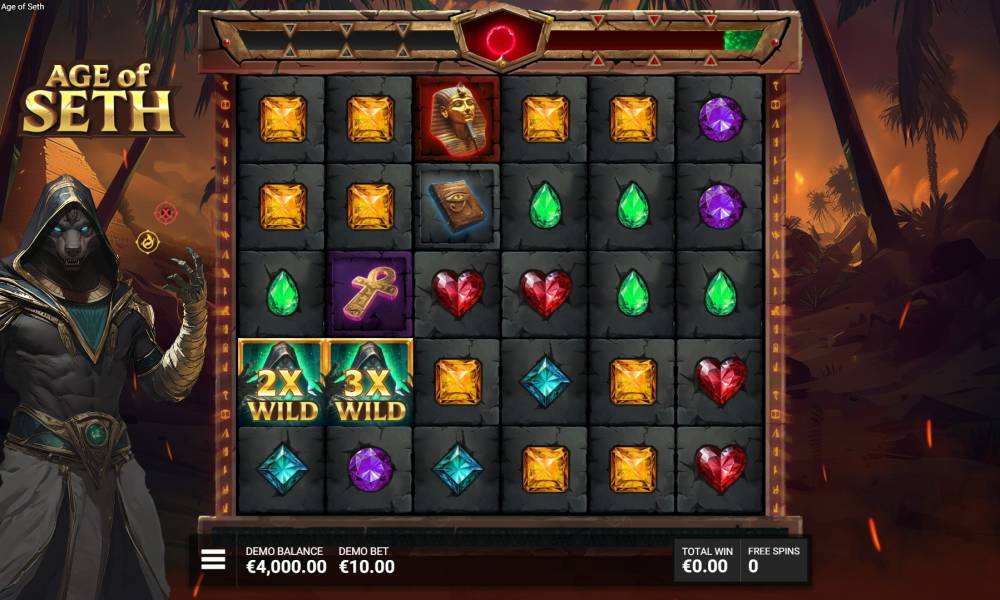Activate the red cross emblem icon
Image resolution: width=1000 pixels, height=600 pixels.
click(166, 212)
